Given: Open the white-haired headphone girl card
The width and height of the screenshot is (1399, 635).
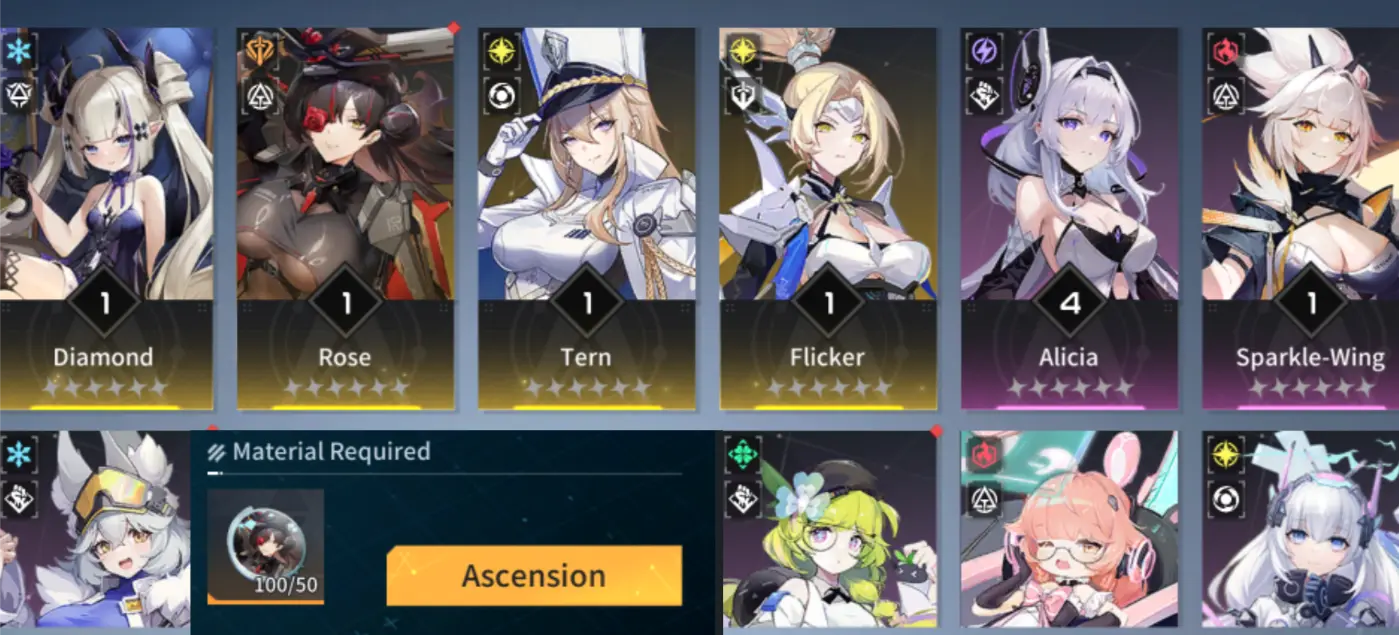Looking at the screenshot, I should pos(1300,535).
